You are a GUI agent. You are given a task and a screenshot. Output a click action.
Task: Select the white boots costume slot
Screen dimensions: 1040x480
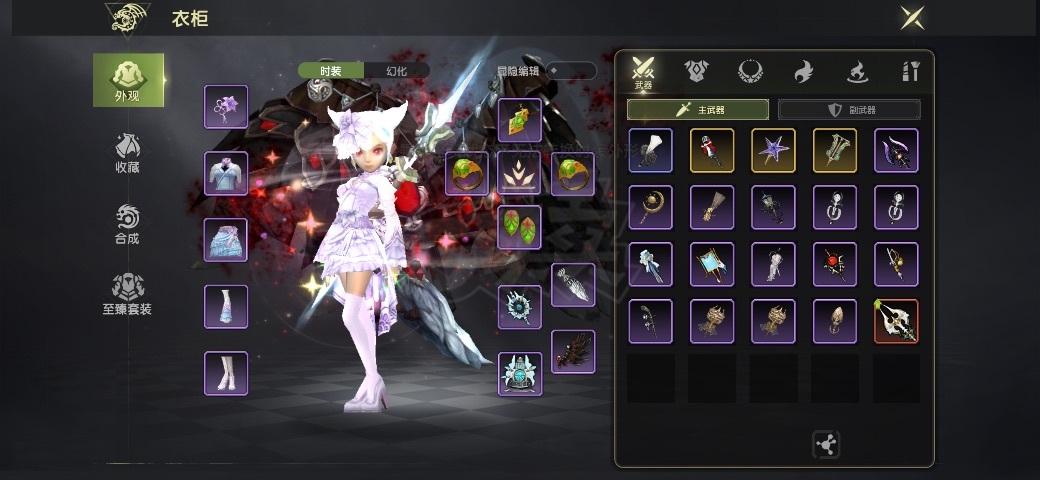coord(226,373)
